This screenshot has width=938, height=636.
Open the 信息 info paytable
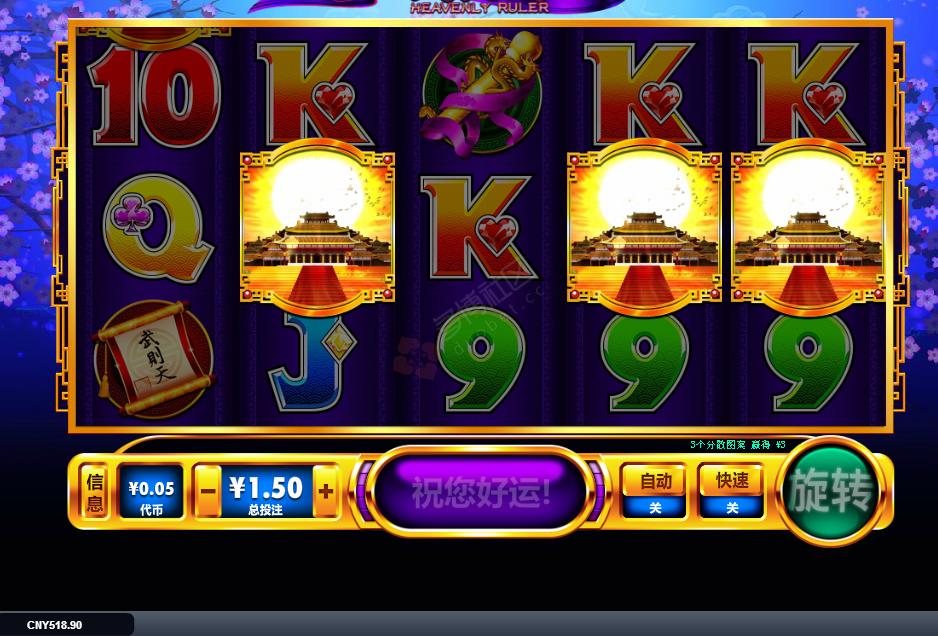(x=94, y=492)
